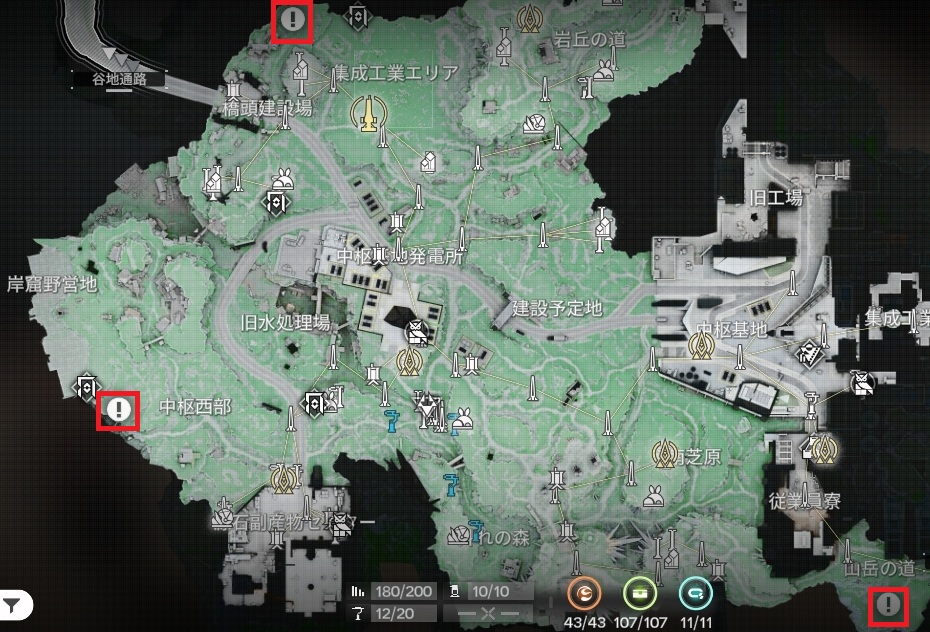
Task: Choose the golden teleport marker below 中枢西部
Action: click(x=286, y=479)
